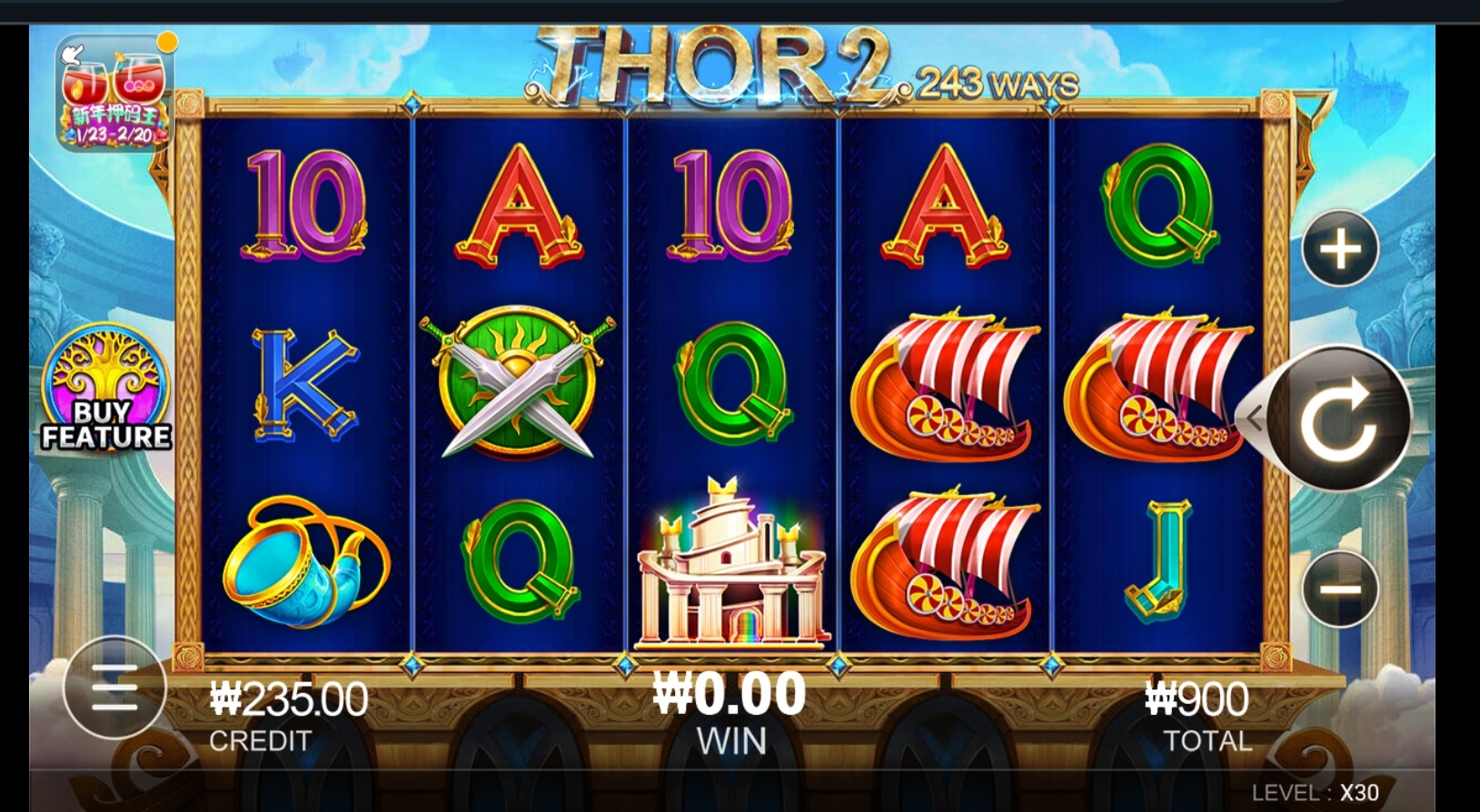
Task: Increase the bet with the plus button
Action: coord(1340,249)
